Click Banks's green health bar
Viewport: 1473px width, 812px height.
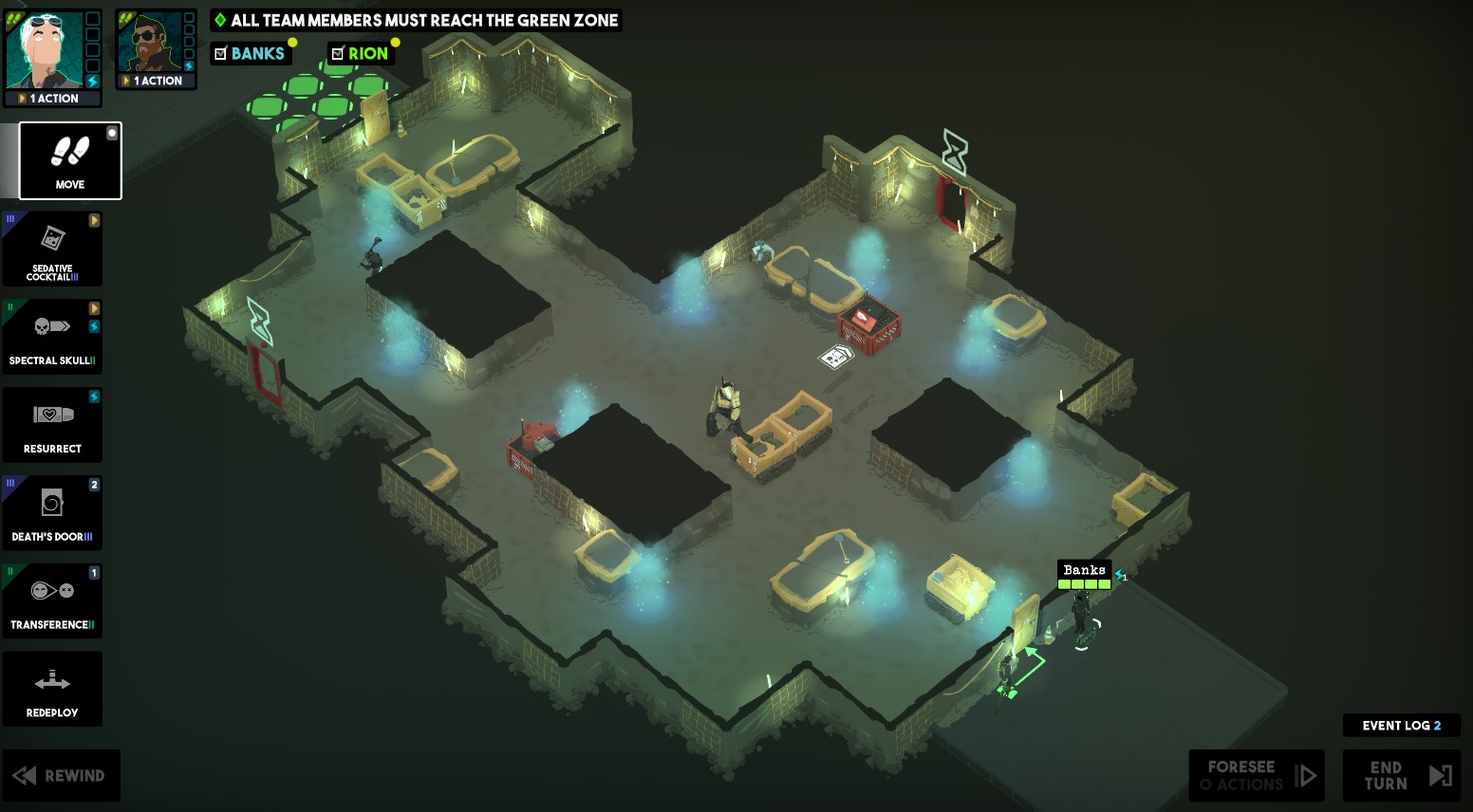tap(1084, 584)
